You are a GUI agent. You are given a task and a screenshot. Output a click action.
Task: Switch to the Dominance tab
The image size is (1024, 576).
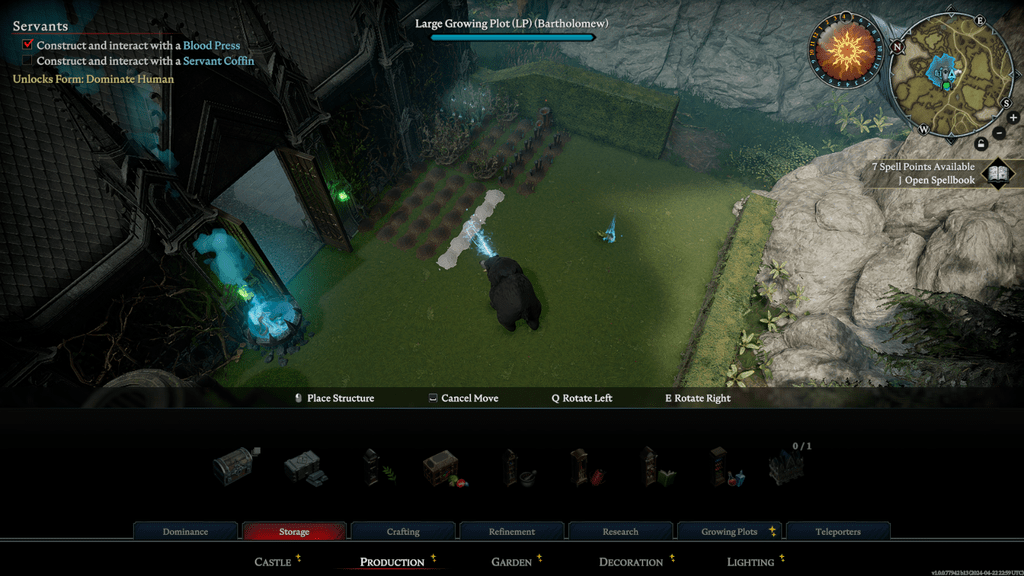pos(185,531)
